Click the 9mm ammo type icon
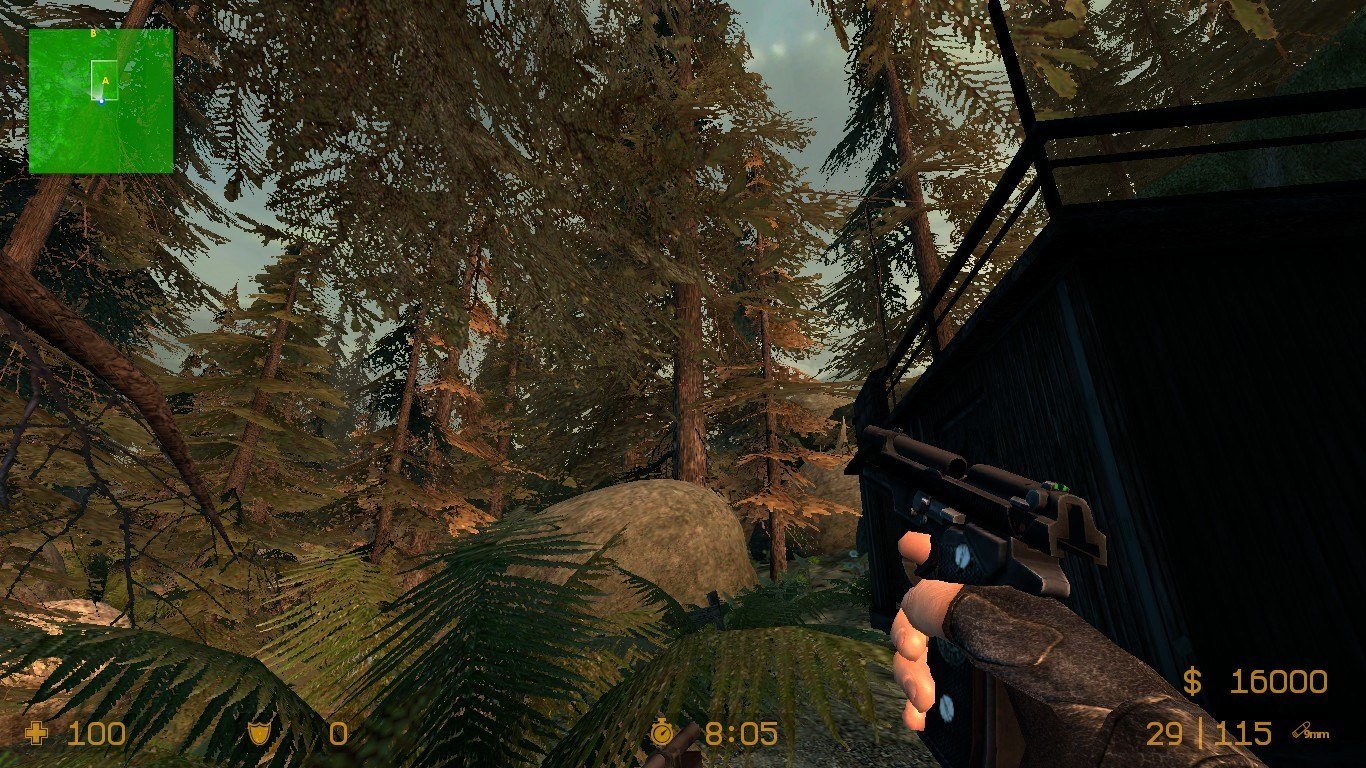Viewport: 1366px width, 768px height. (x=1309, y=733)
